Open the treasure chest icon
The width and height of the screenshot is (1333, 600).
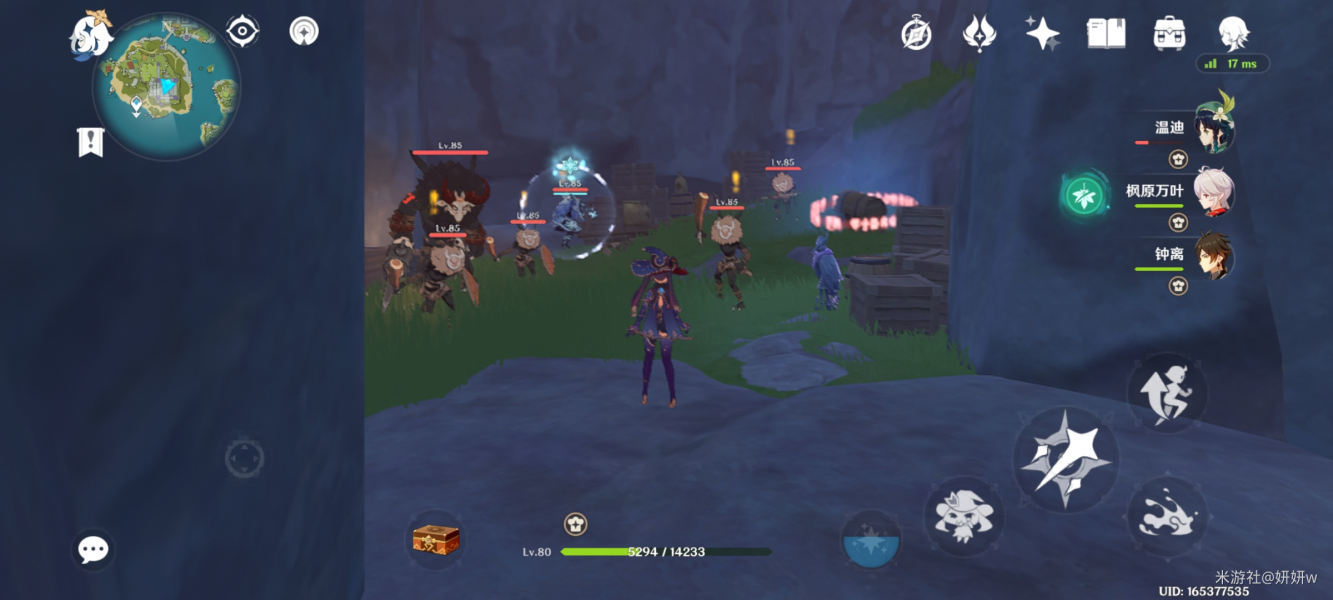436,540
